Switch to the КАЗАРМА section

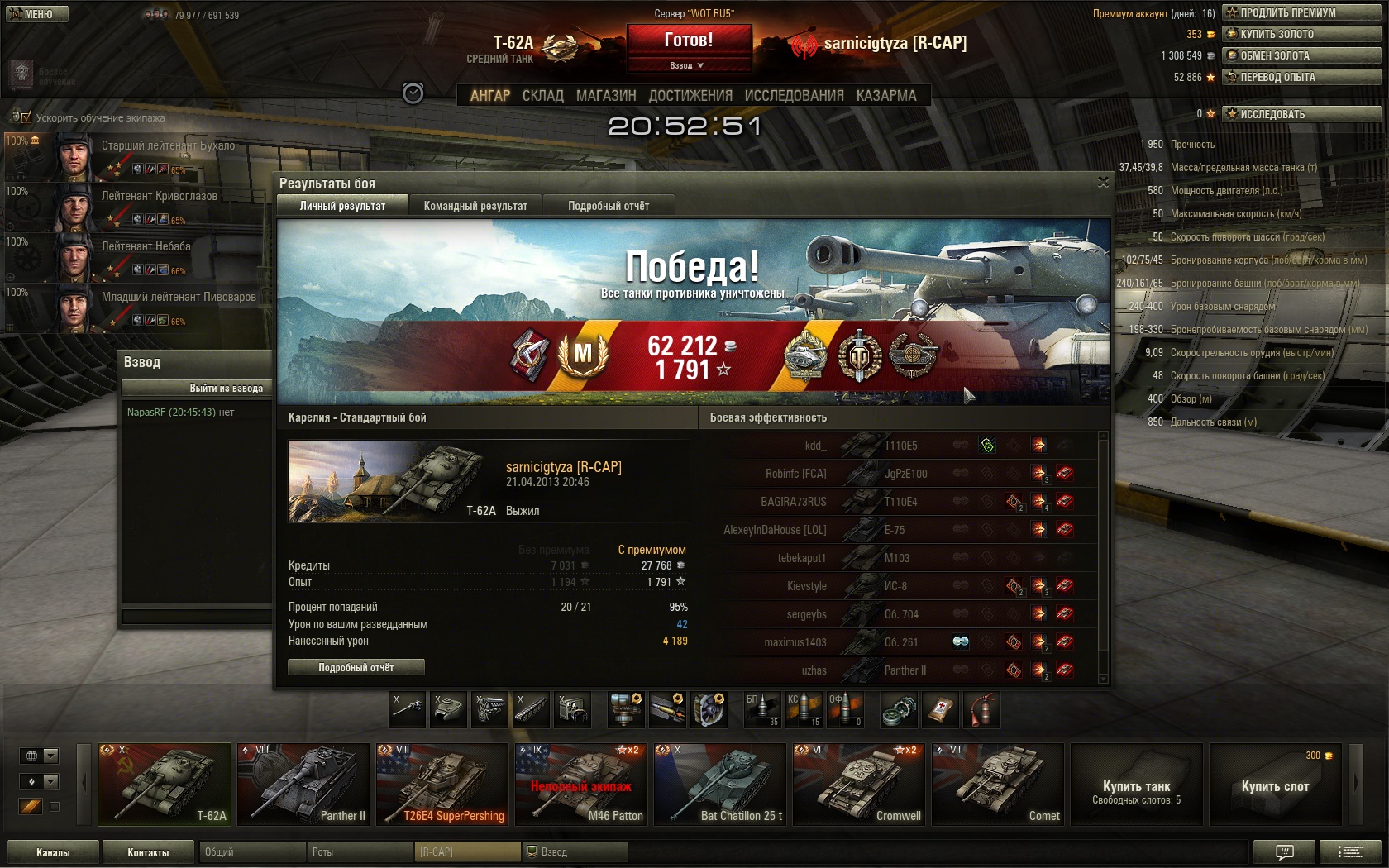886,96
